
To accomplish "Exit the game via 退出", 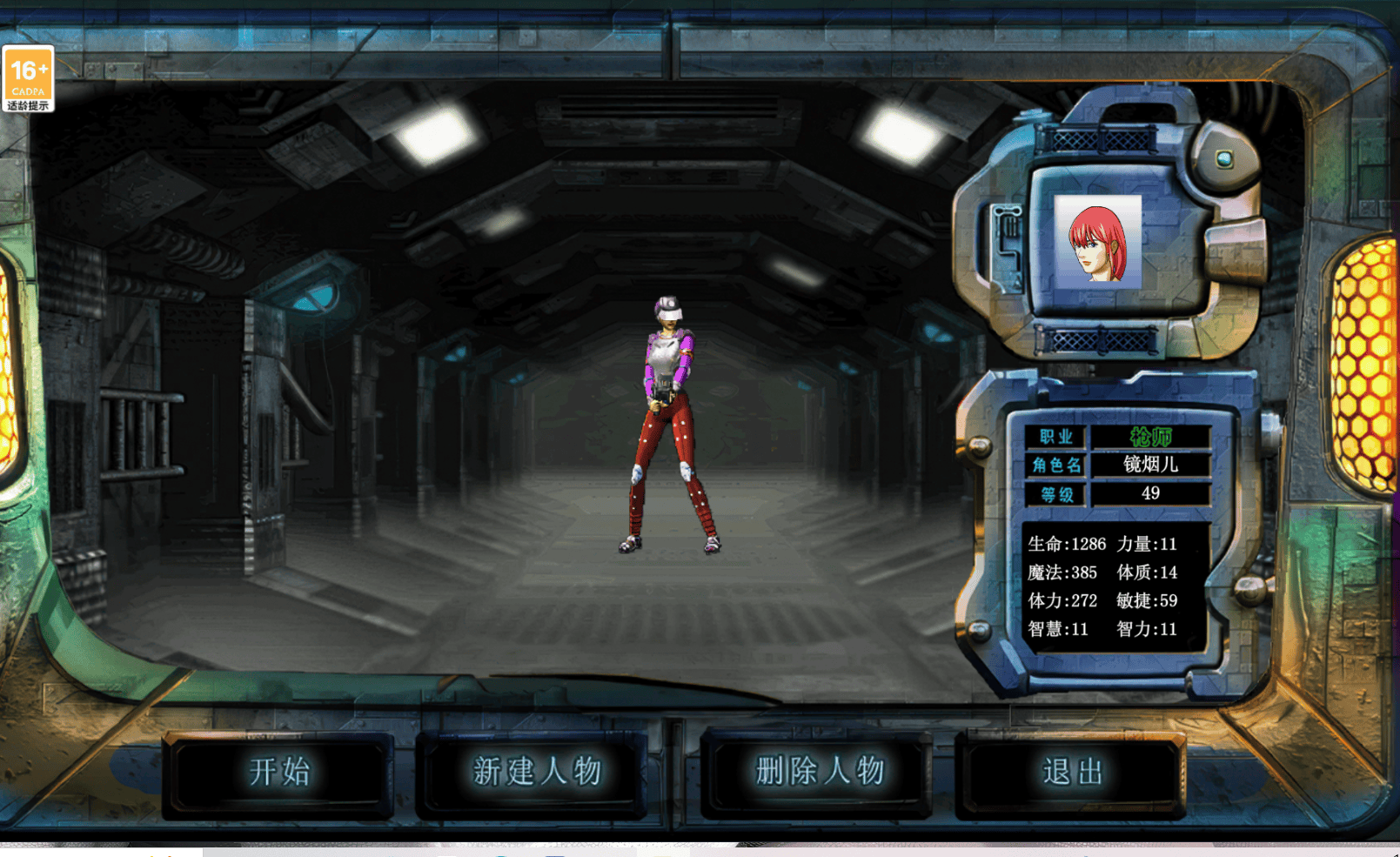I will [1071, 773].
